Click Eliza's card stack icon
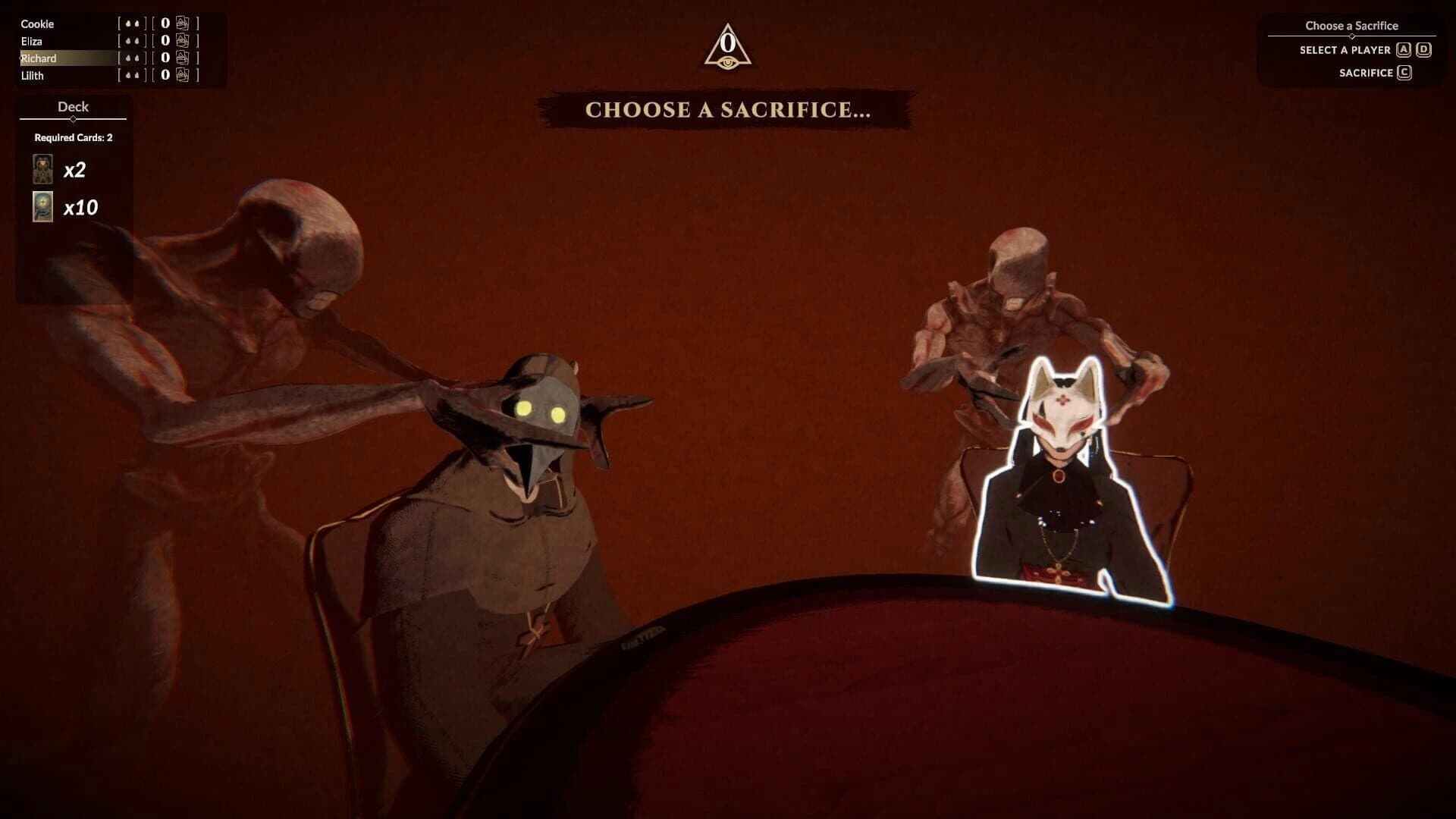Image resolution: width=1456 pixels, height=819 pixels. [x=180, y=41]
